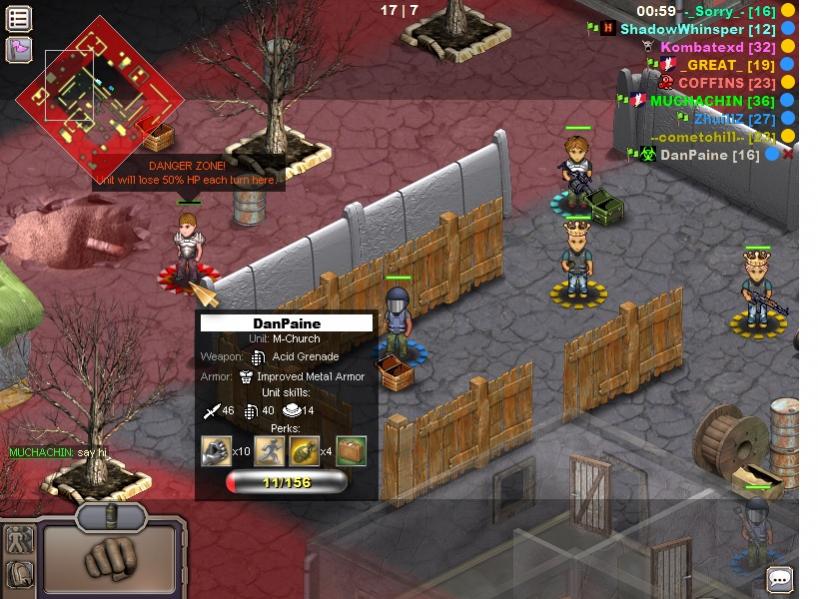818x599 pixels.
Task: Open the backpack inventory button
Action: (19, 574)
